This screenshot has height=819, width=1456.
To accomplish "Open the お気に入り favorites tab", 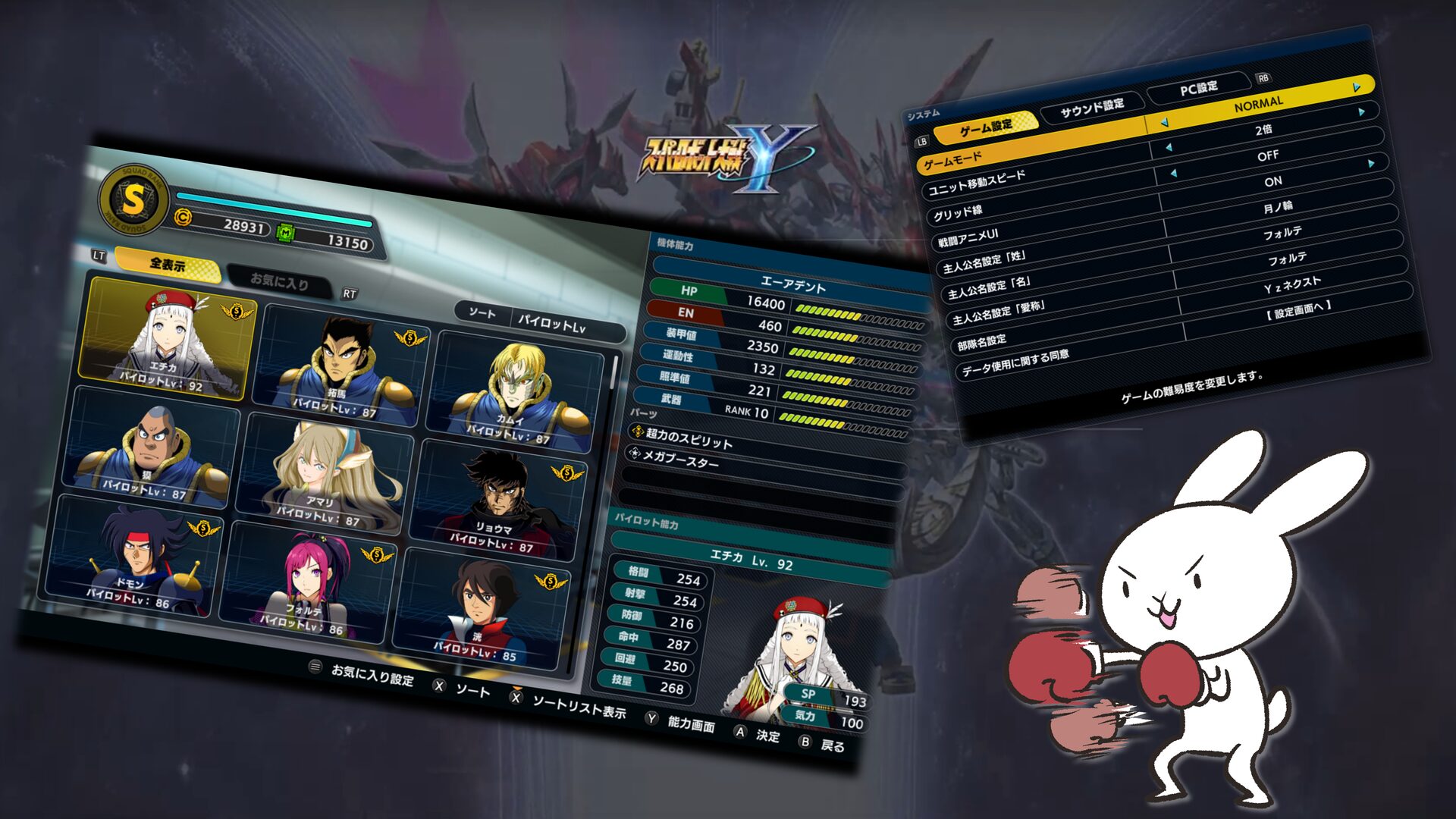I will 279,282.
